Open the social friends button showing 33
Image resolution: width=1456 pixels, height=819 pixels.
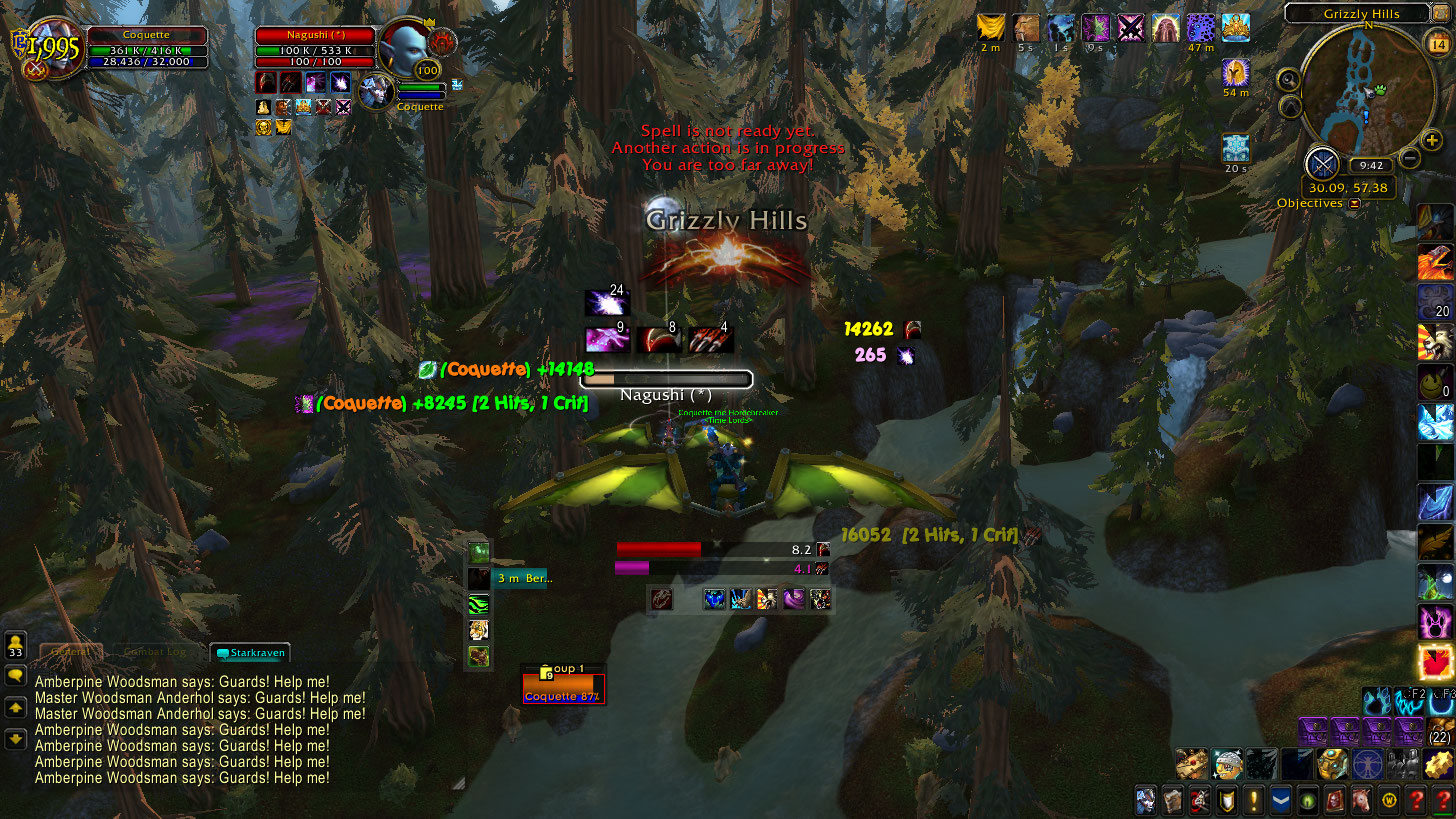pyautogui.click(x=16, y=644)
